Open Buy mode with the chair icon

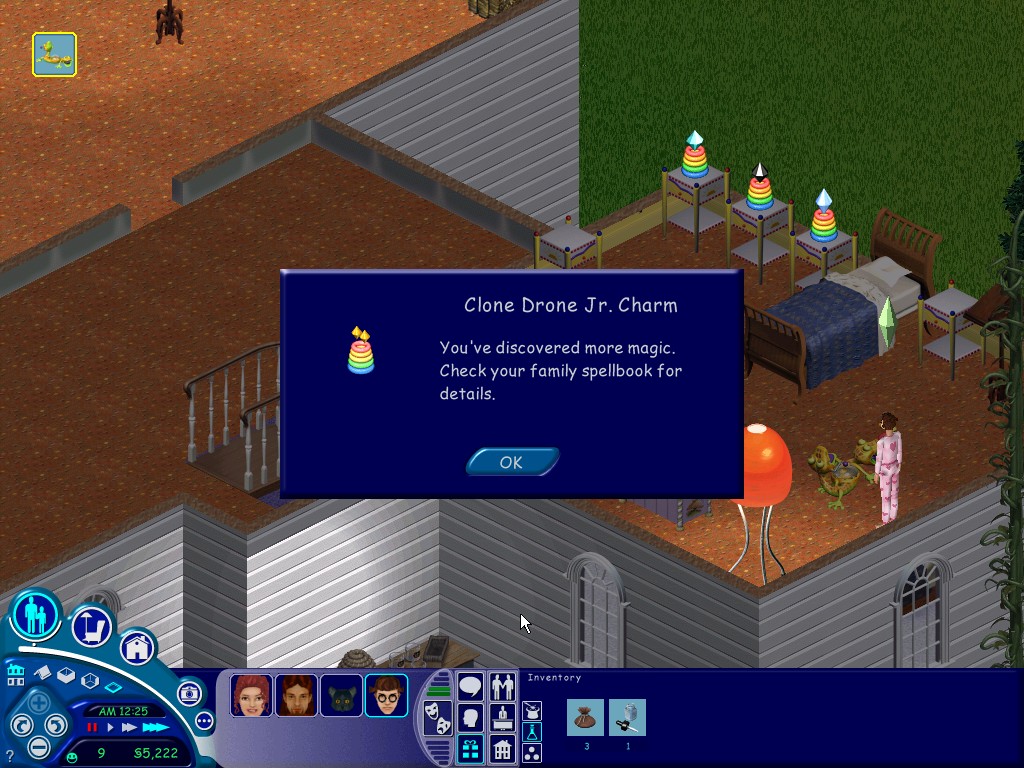pyautogui.click(x=91, y=628)
